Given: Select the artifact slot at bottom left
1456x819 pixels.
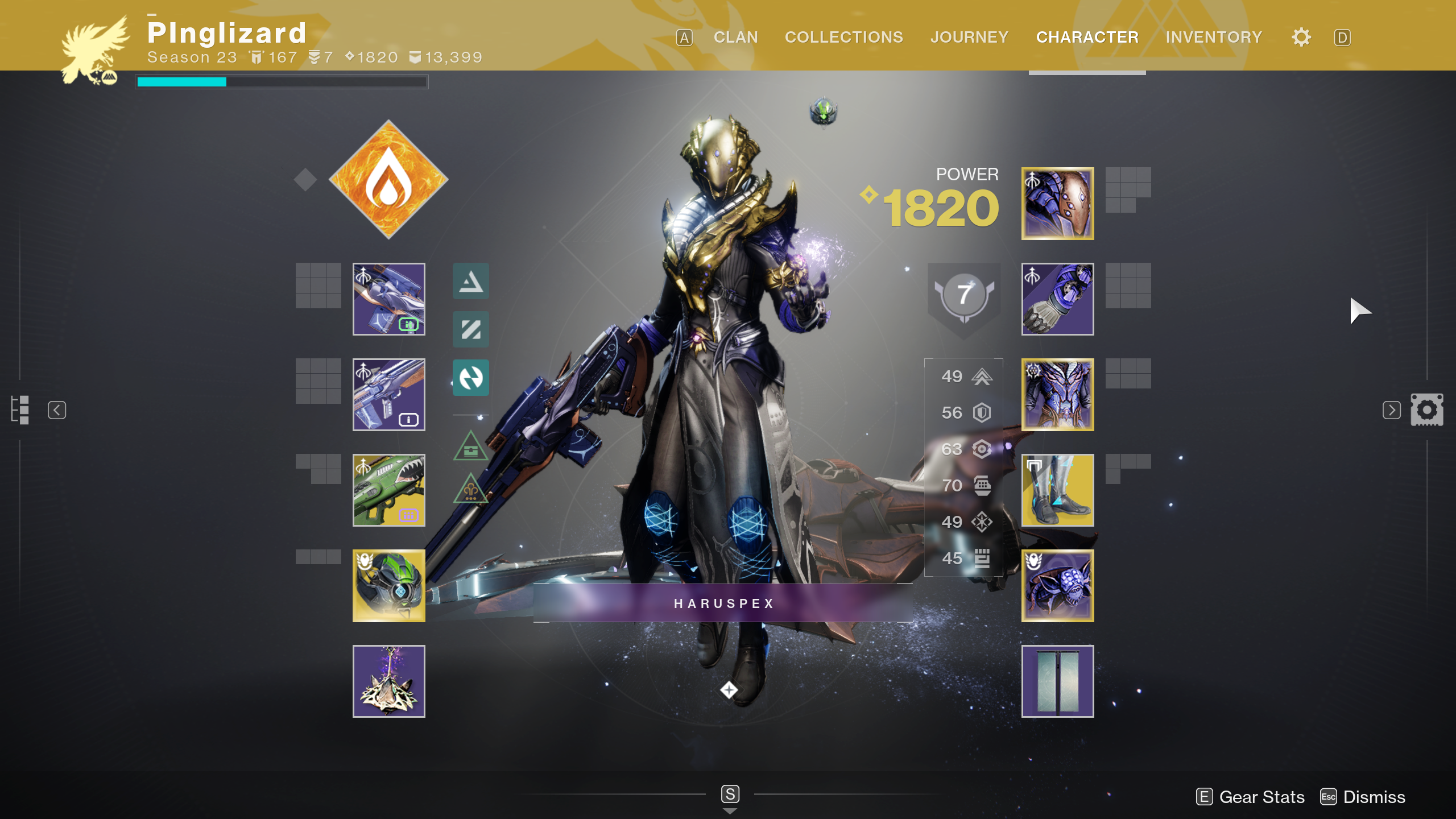Looking at the screenshot, I should tap(389, 681).
